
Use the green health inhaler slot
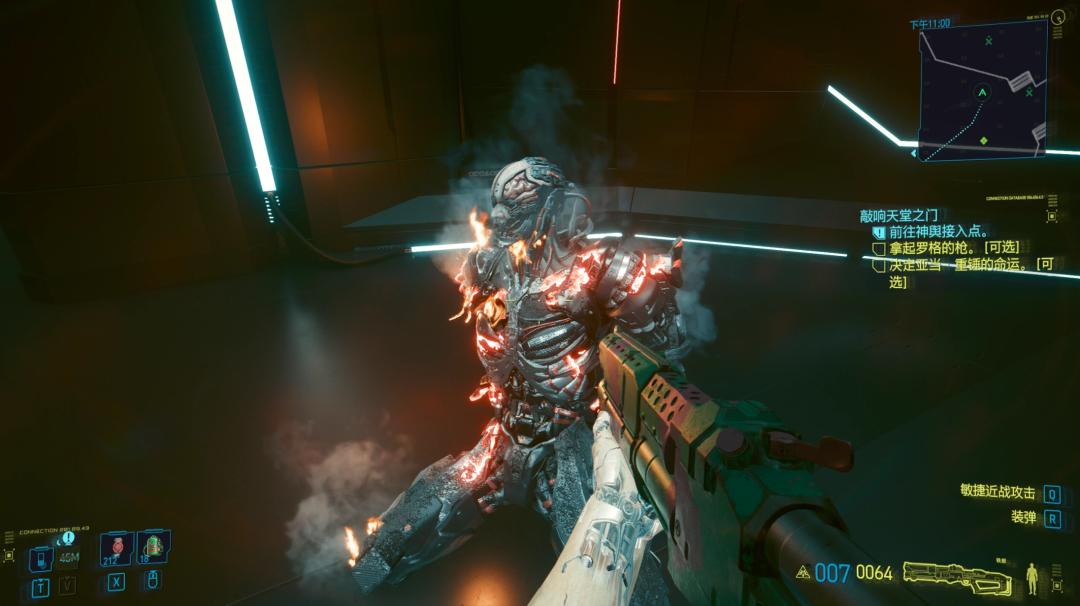[153, 546]
